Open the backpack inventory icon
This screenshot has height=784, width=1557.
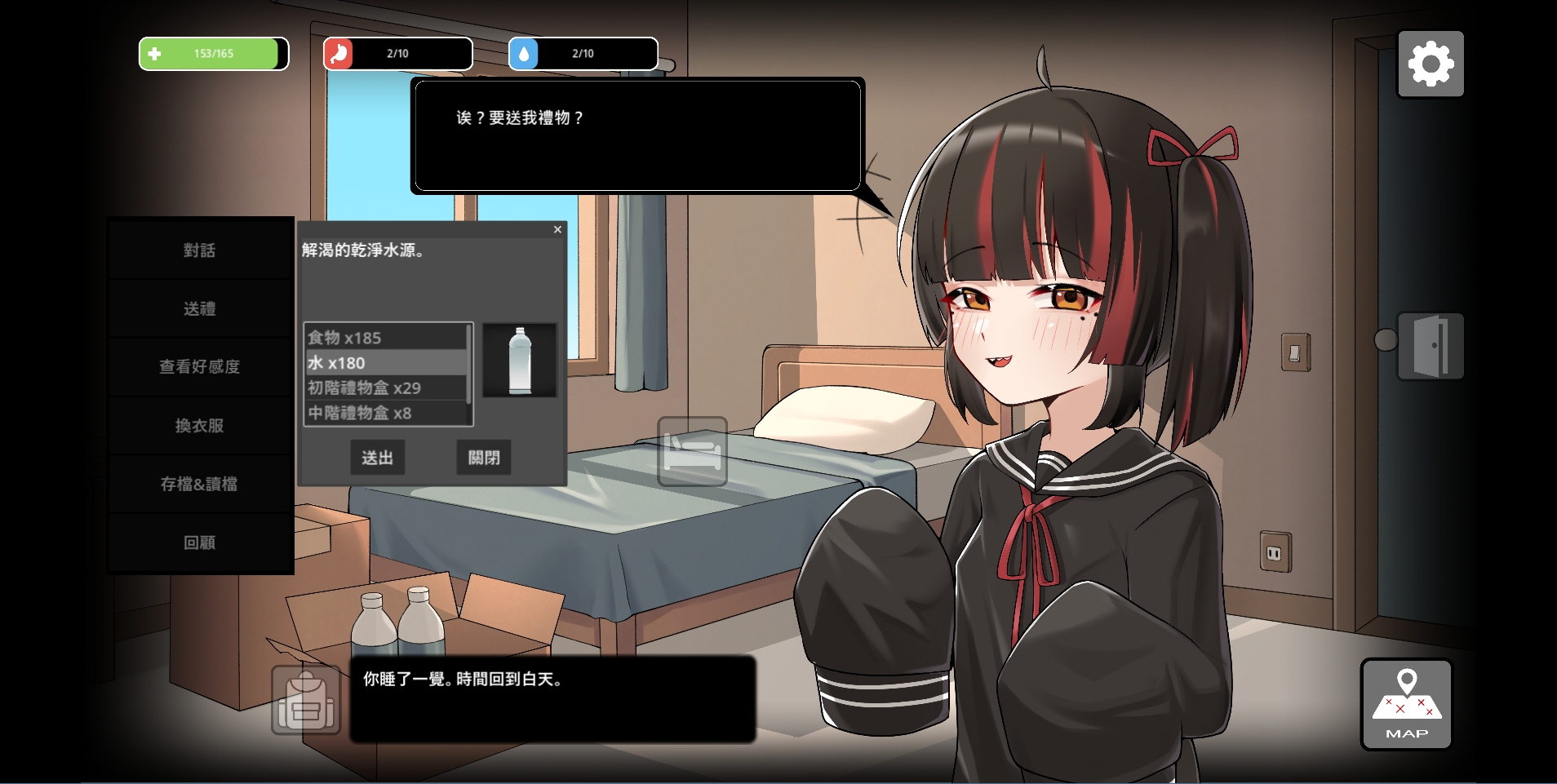tap(306, 700)
